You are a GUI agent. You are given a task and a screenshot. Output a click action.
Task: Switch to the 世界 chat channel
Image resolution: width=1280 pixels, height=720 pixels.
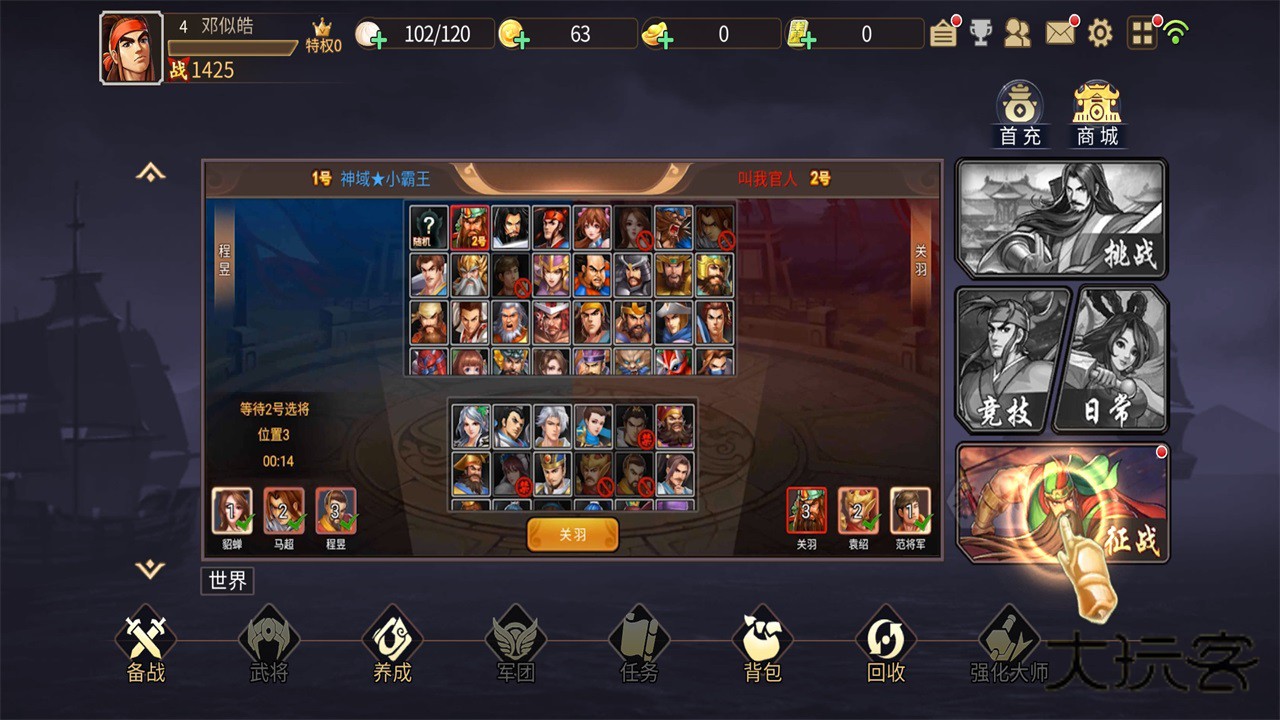pos(226,582)
